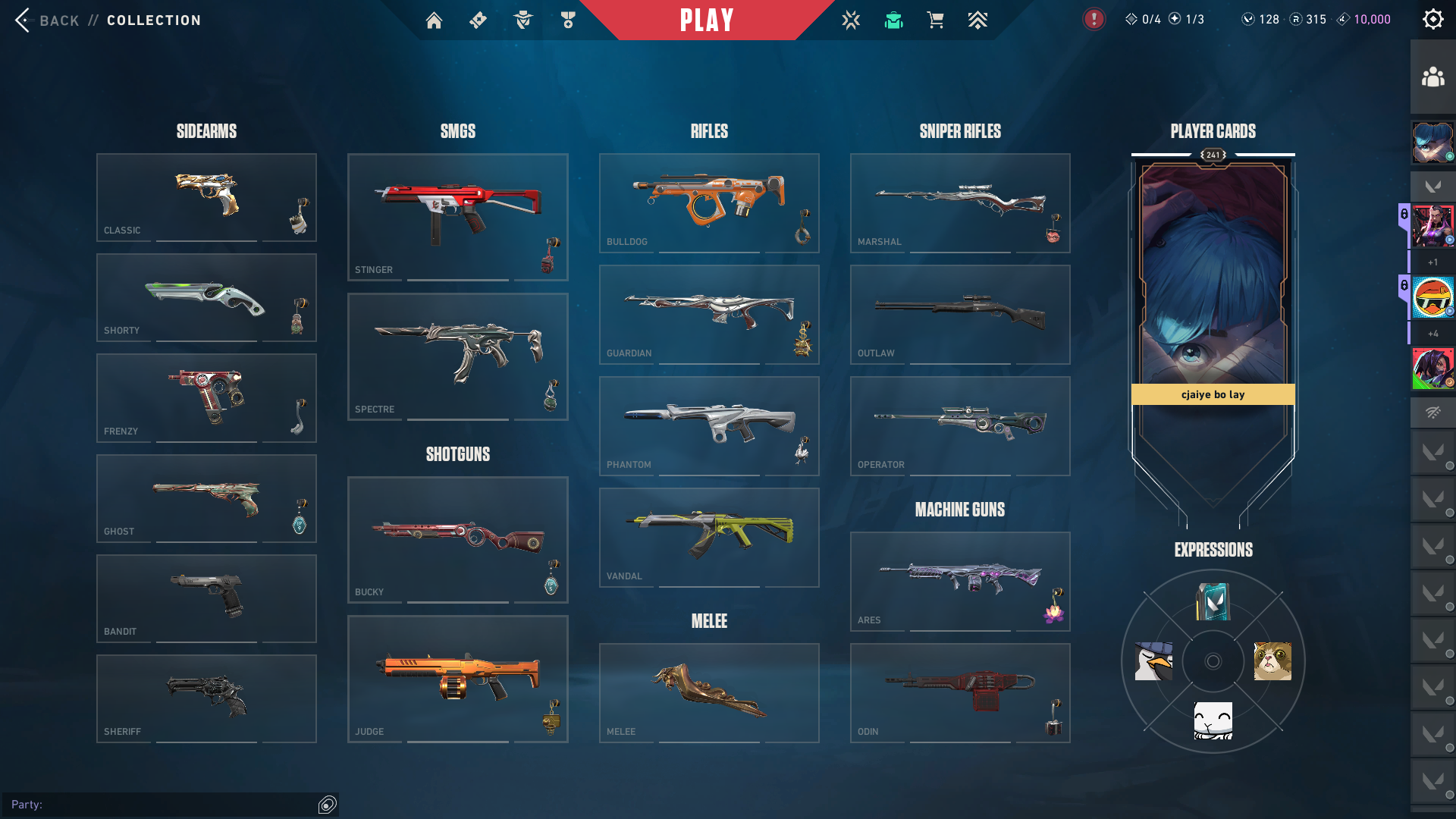The height and width of the screenshot is (819, 1456).
Task: Open the friends list icon
Action: click(1432, 77)
